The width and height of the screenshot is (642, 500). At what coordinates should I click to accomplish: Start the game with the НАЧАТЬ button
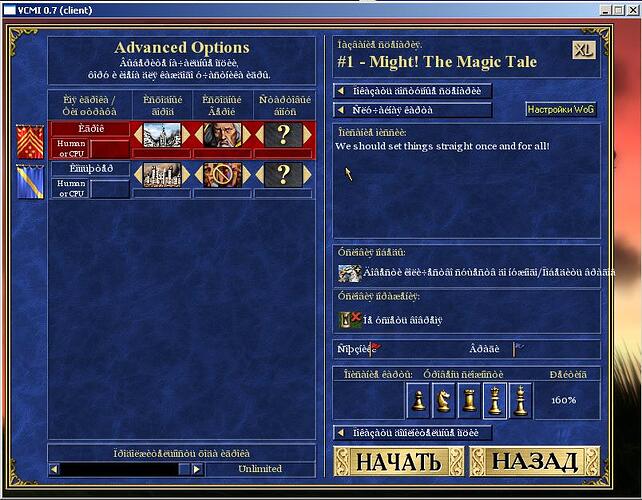click(x=398, y=461)
